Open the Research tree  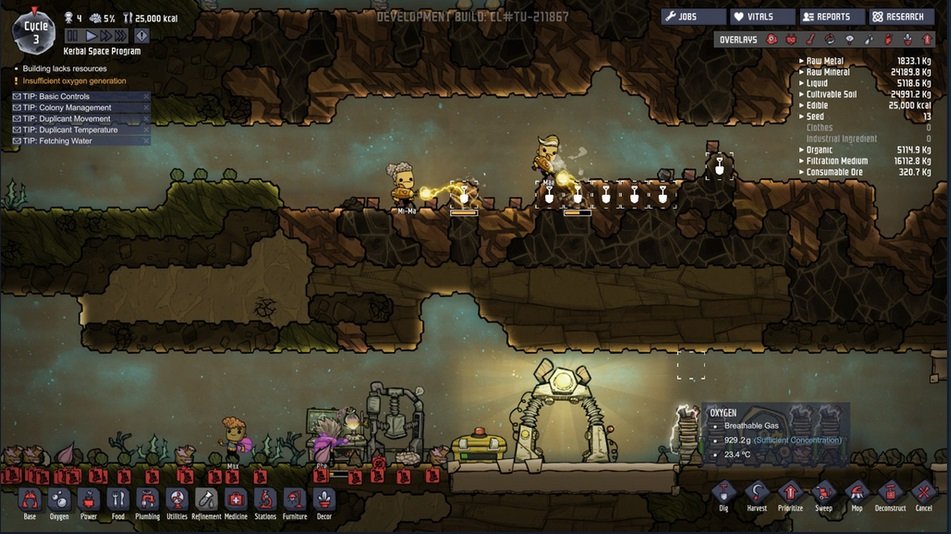(901, 17)
